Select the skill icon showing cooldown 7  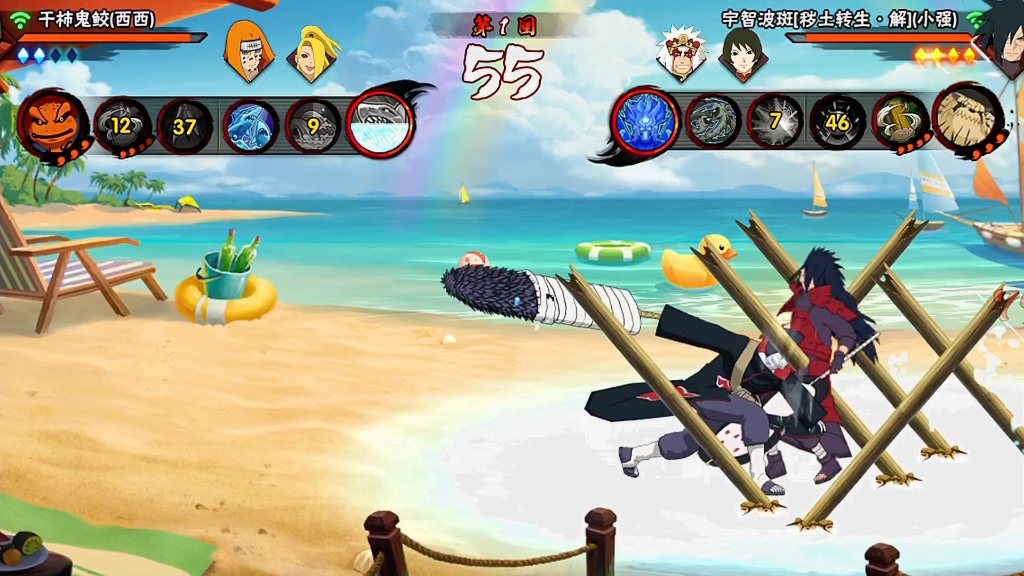[775, 122]
